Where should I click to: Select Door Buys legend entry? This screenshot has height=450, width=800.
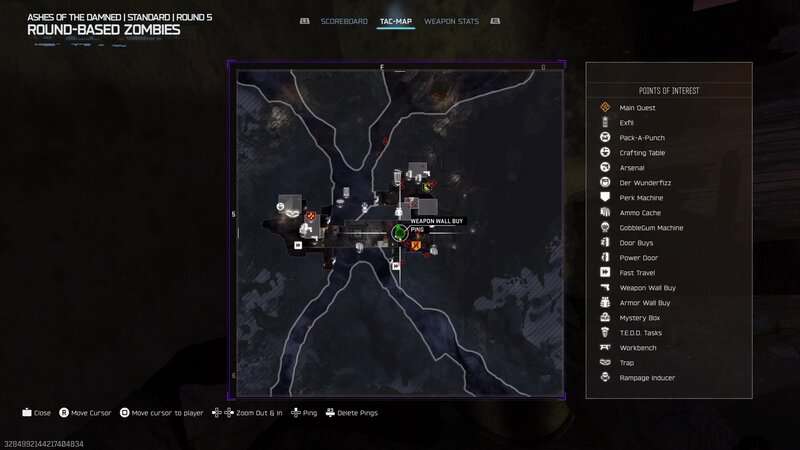637,242
